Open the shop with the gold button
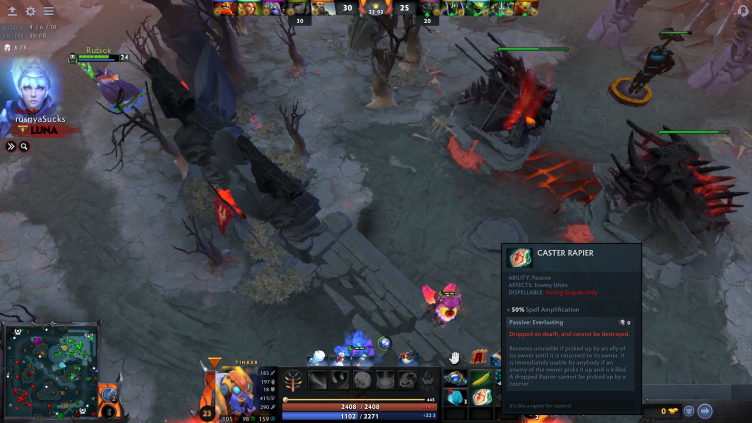752x423 pixels. 668,411
